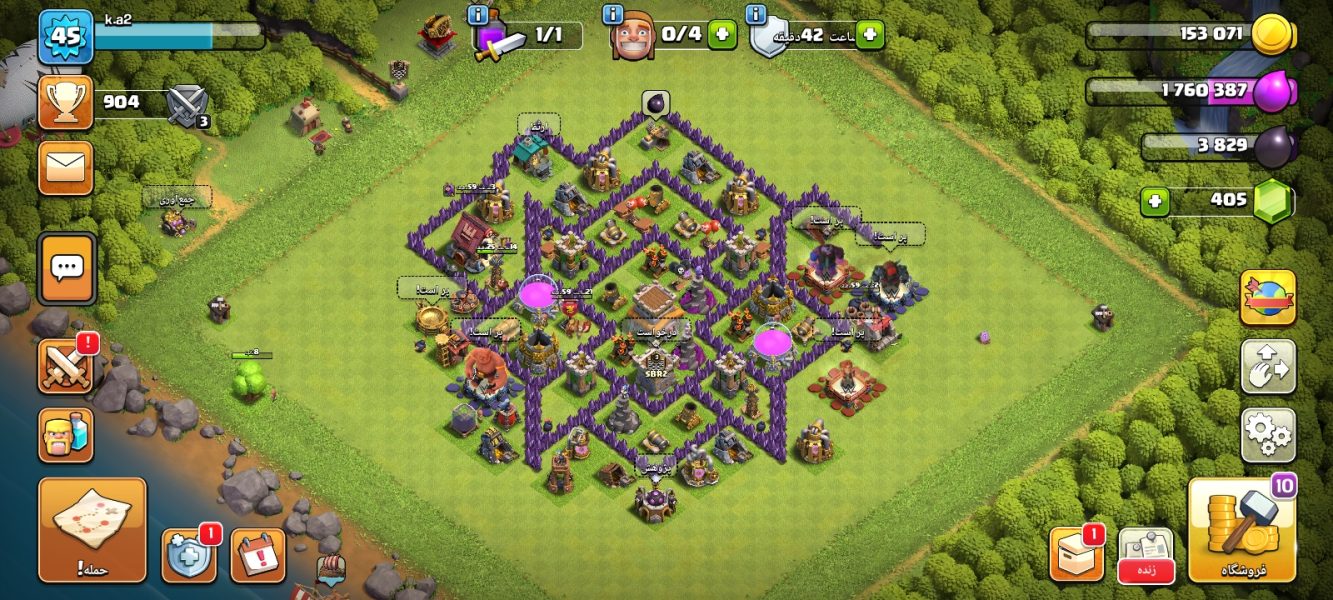Open the village layout editor icon

1267,366
